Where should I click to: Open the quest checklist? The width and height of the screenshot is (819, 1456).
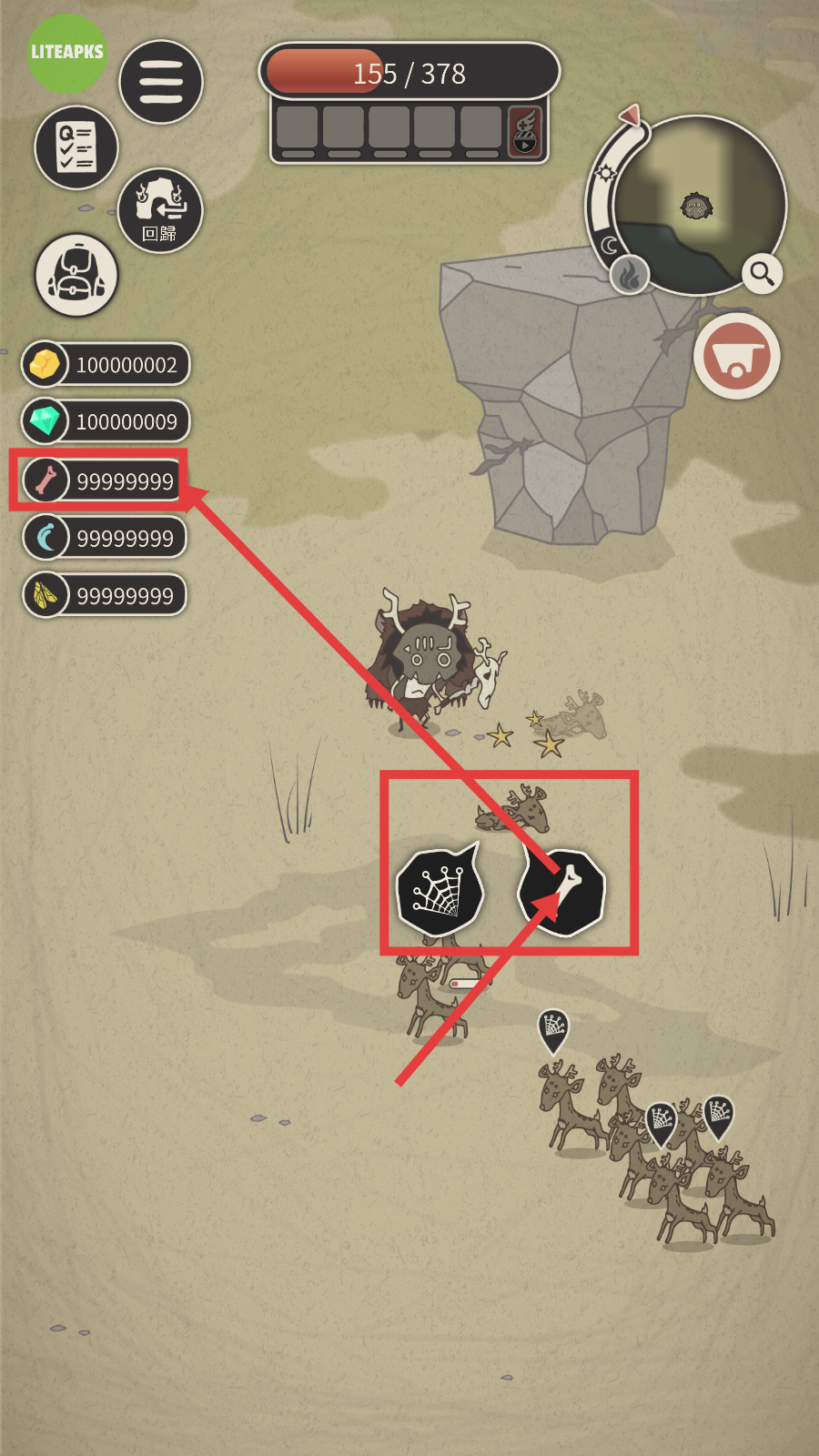click(x=76, y=147)
